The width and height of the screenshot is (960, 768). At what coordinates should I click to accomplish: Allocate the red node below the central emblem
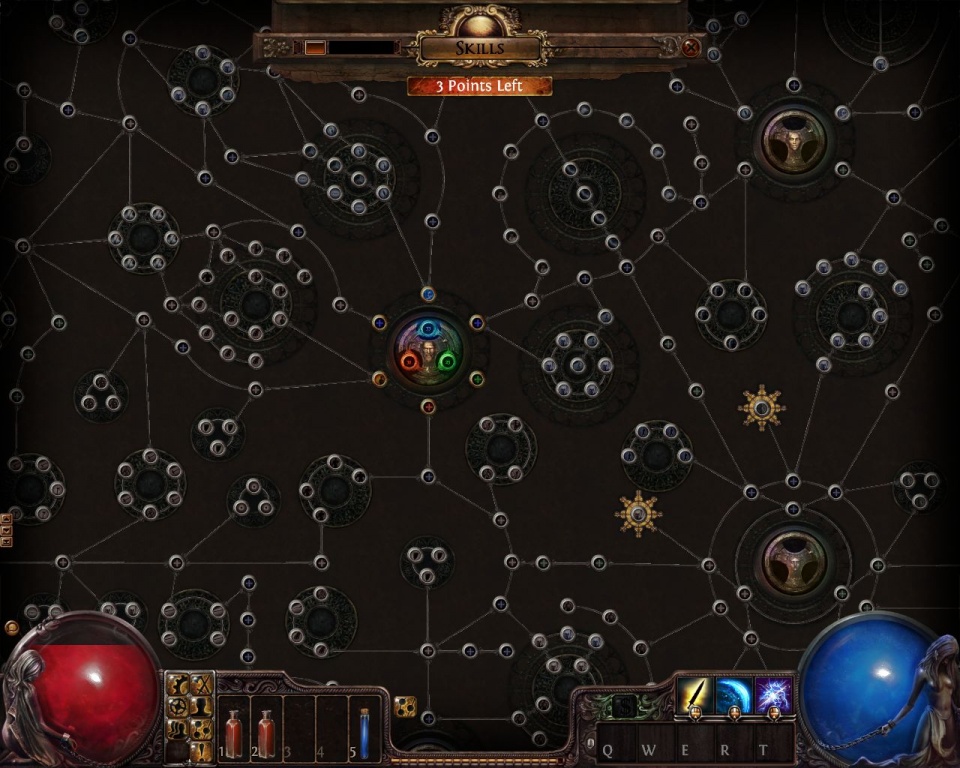428,406
